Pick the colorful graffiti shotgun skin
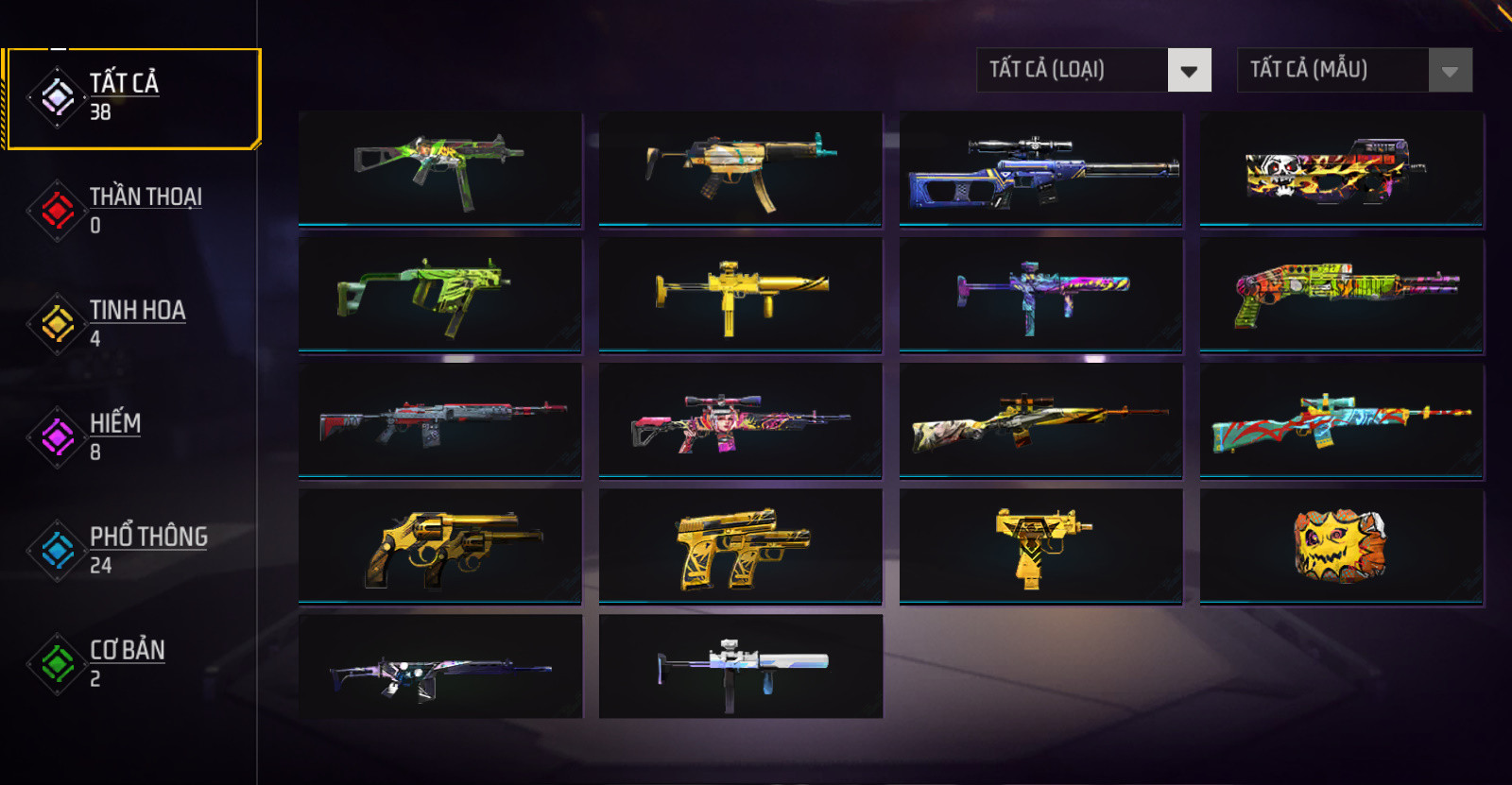The height and width of the screenshot is (785, 1512). click(x=1341, y=295)
